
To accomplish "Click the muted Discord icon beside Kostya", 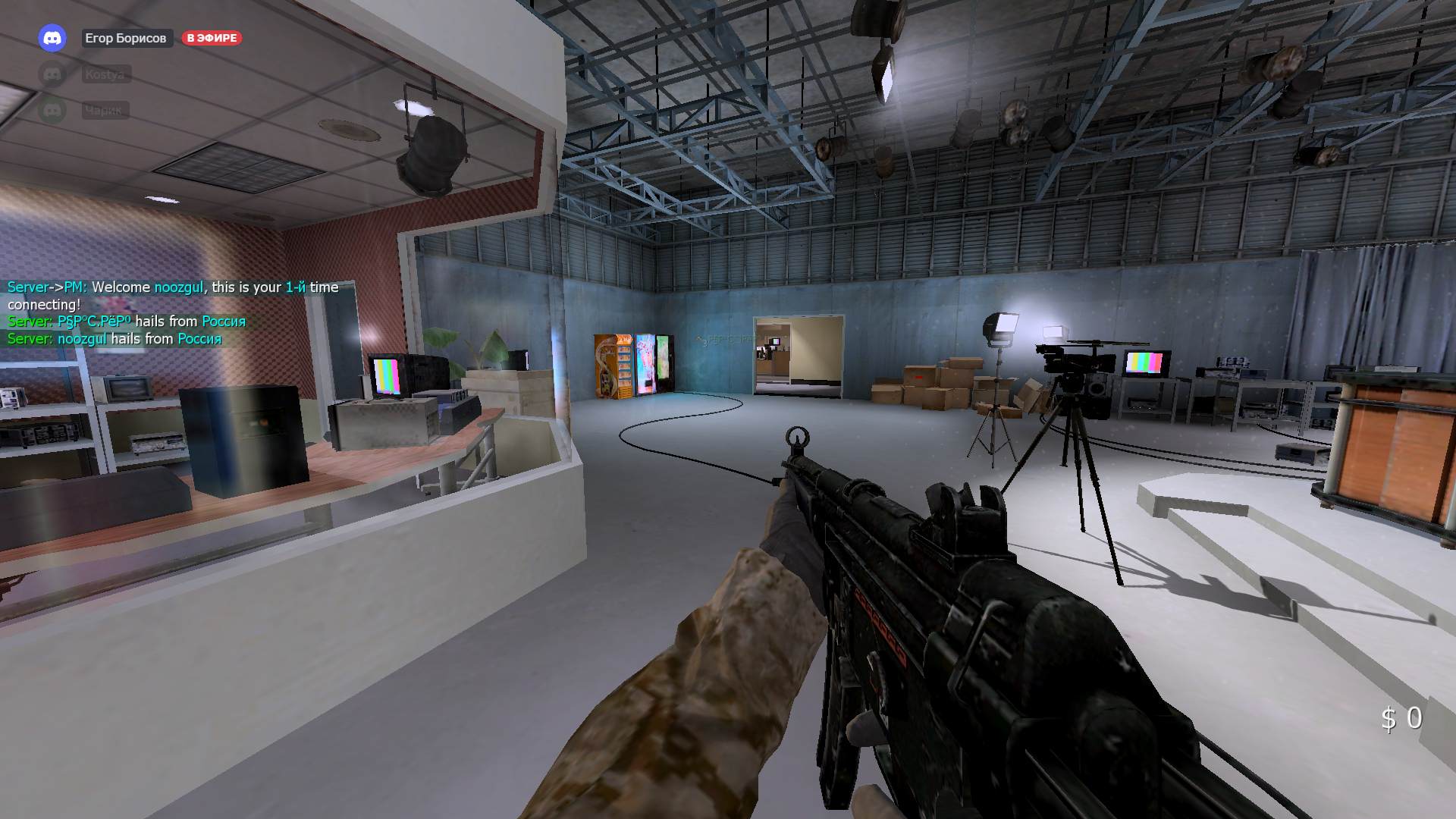I will pos(50,73).
